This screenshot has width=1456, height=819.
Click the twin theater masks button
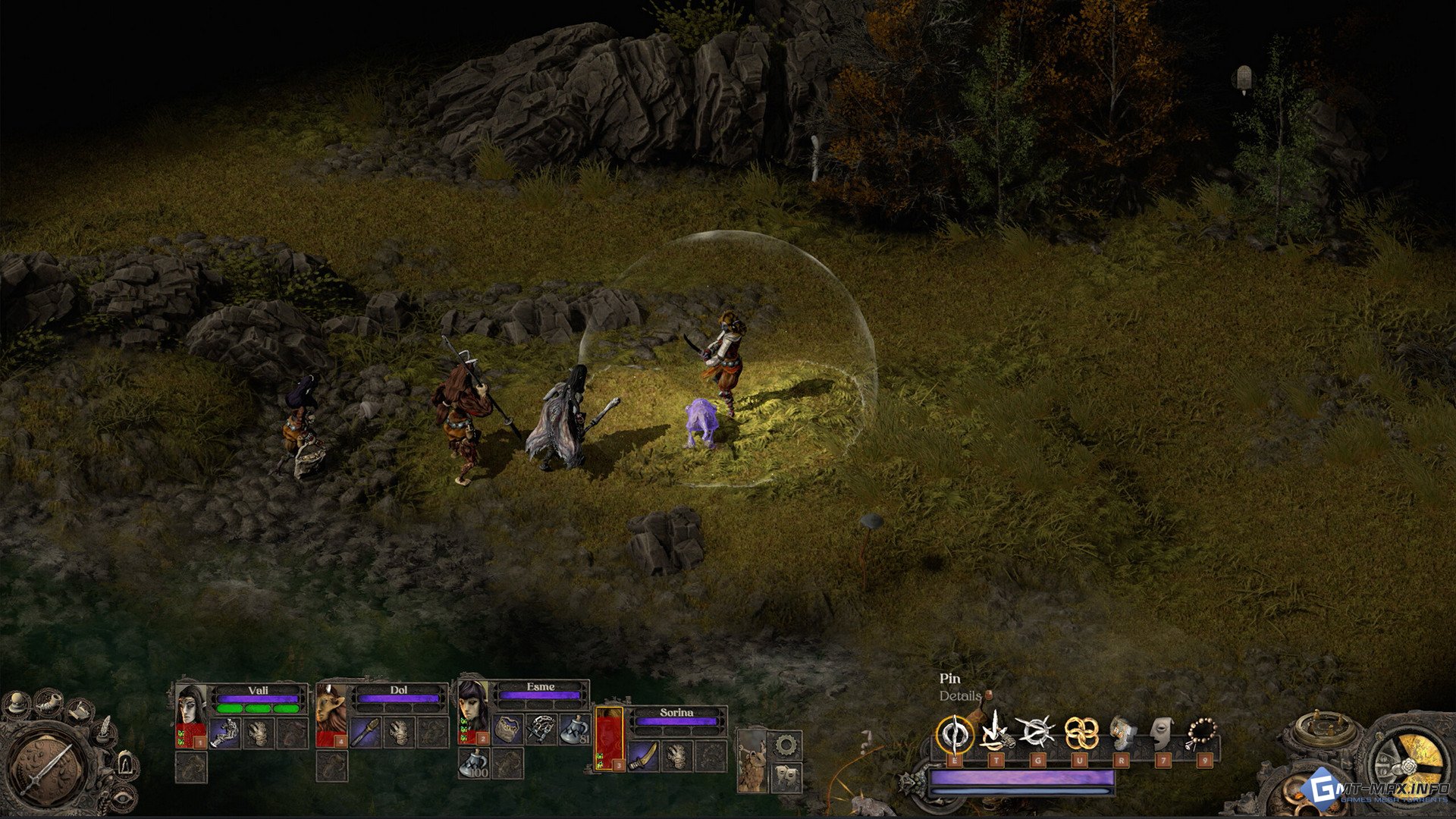(786, 776)
